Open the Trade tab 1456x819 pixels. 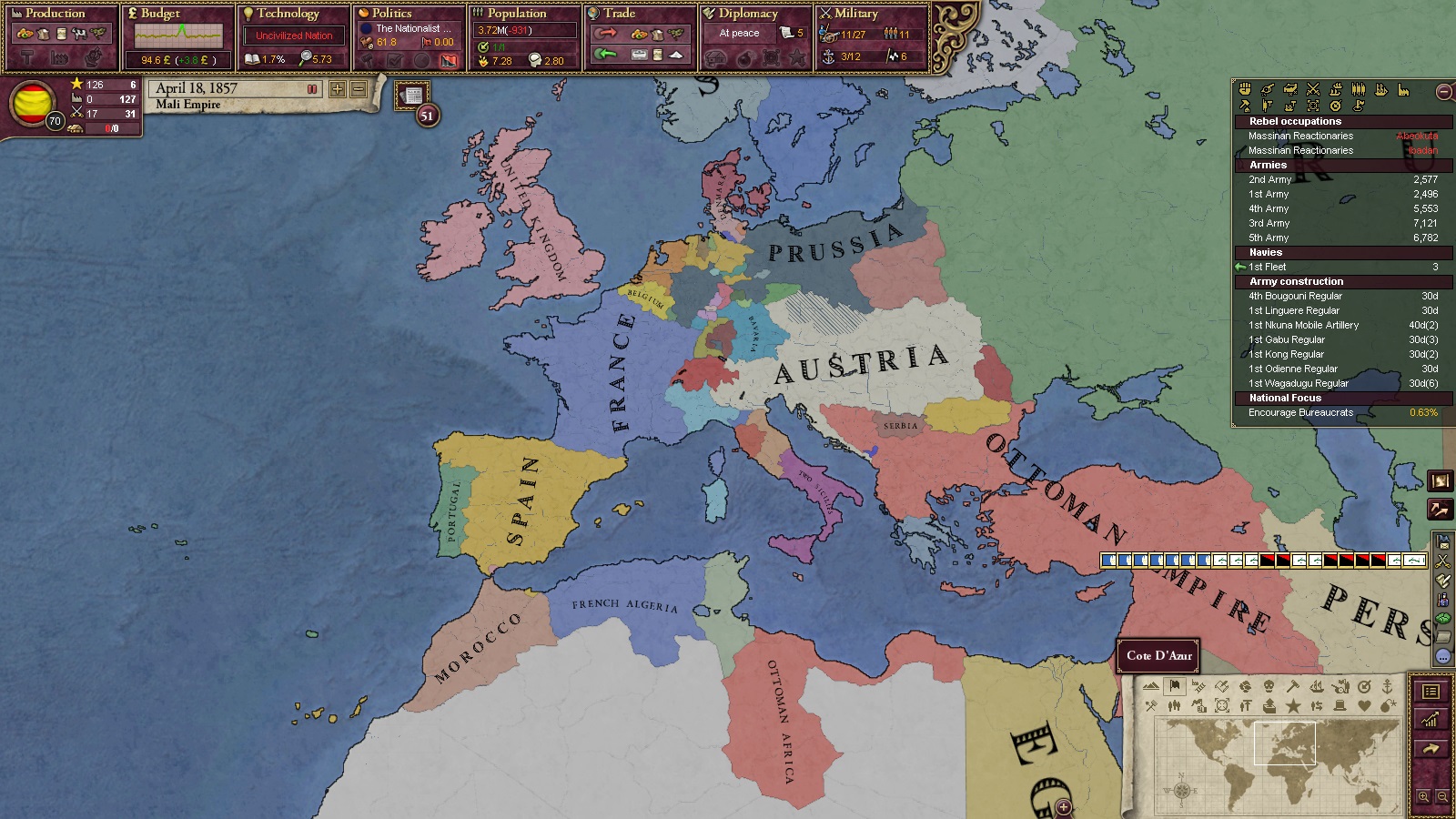[619, 14]
